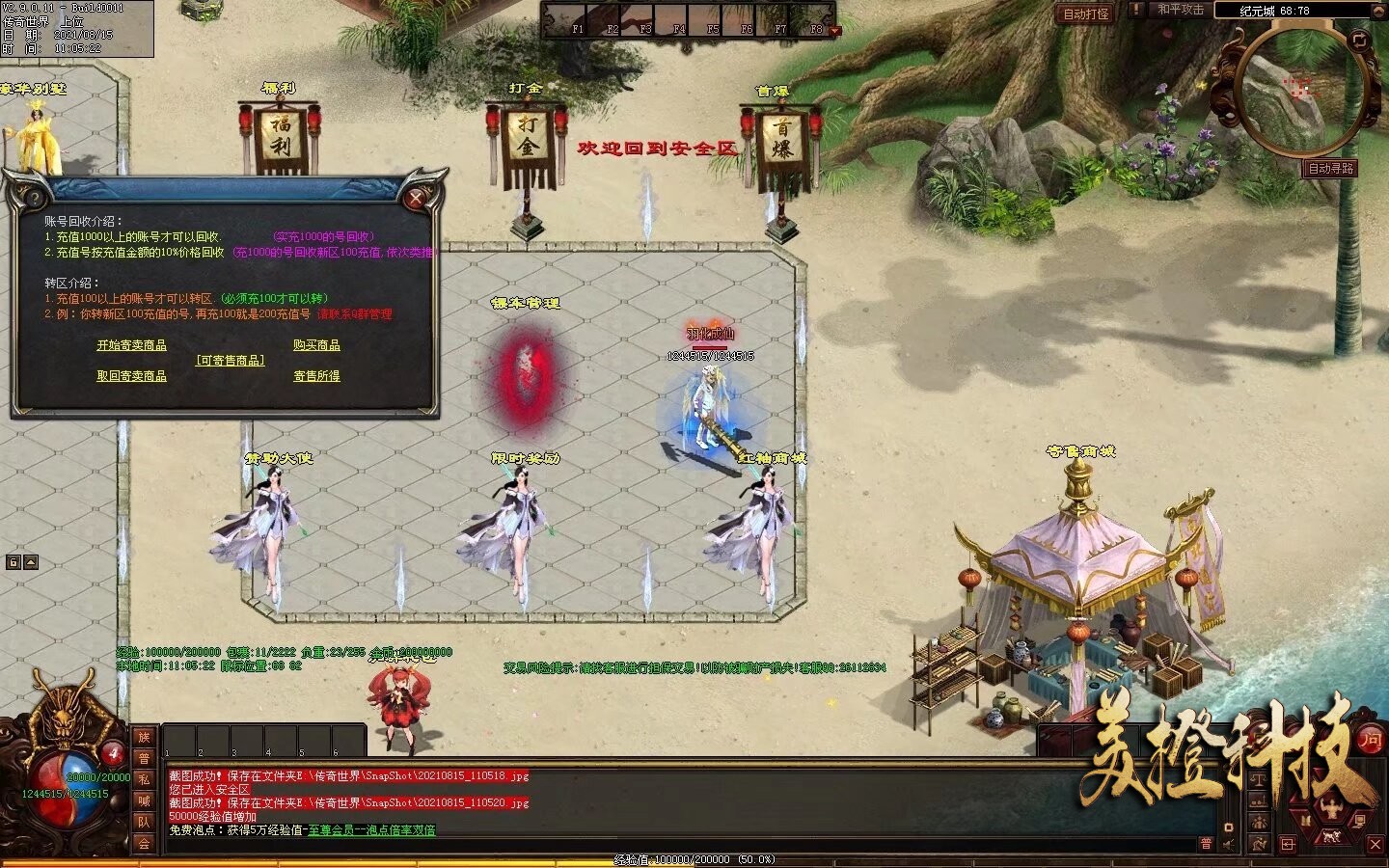Screen dimensions: 1389x868
Task: Choose 取回寄卖商品 to retrieve items
Action: 131,376
